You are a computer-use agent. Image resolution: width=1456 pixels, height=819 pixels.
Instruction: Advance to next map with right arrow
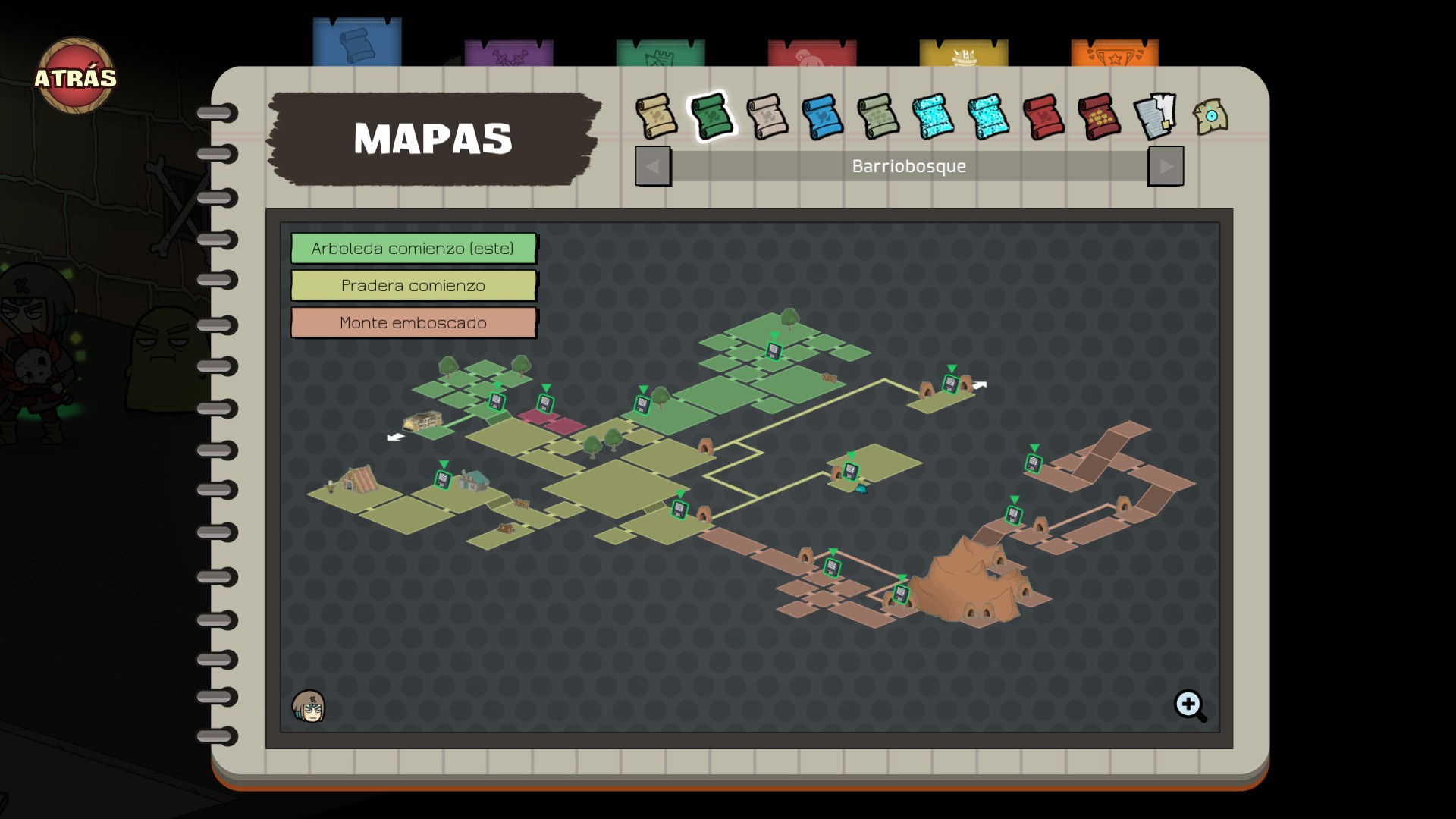click(1166, 166)
